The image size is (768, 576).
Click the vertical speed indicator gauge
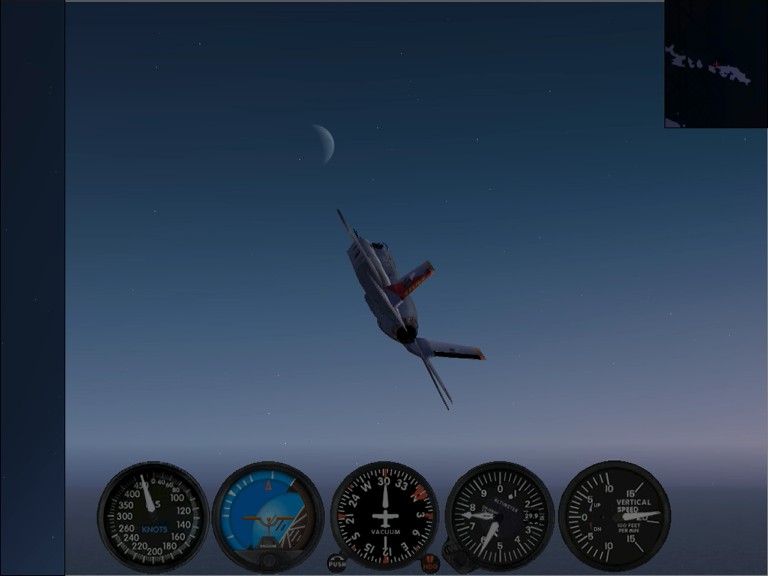point(614,516)
